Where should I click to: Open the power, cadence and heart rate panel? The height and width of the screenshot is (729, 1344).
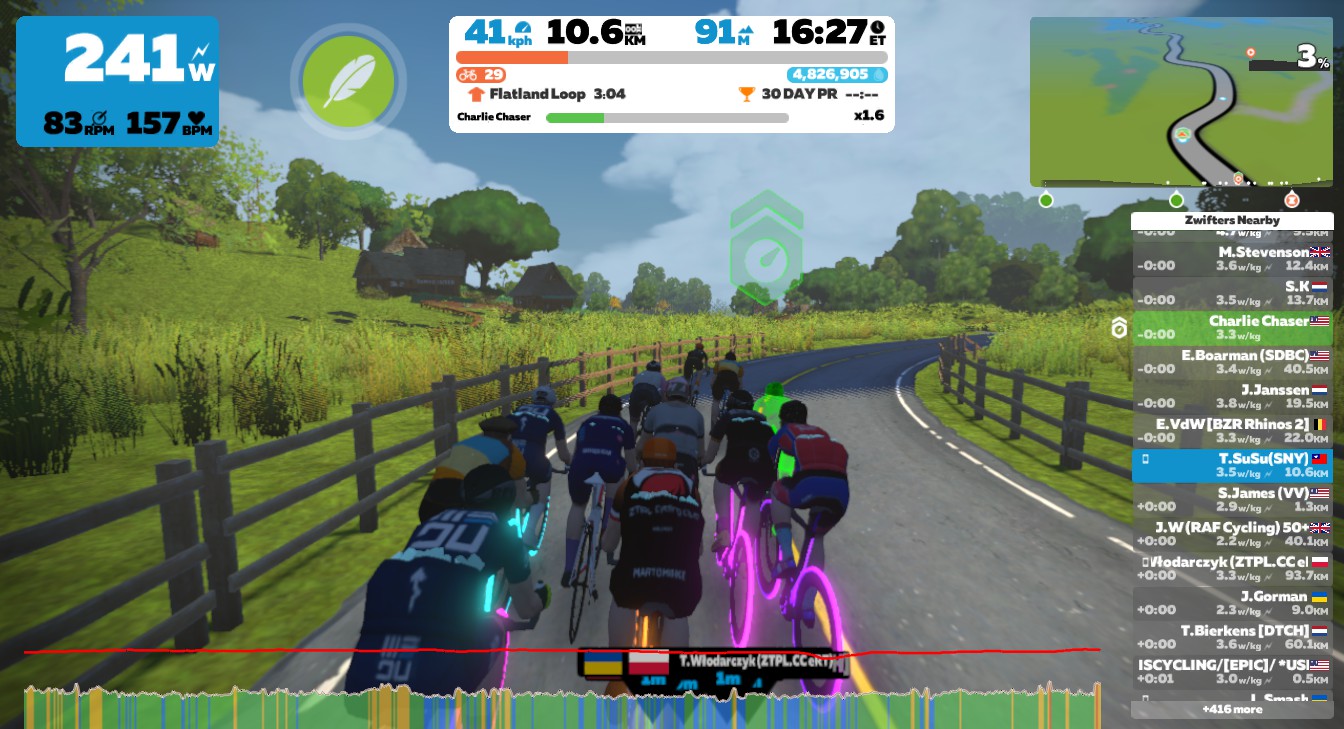[117, 81]
